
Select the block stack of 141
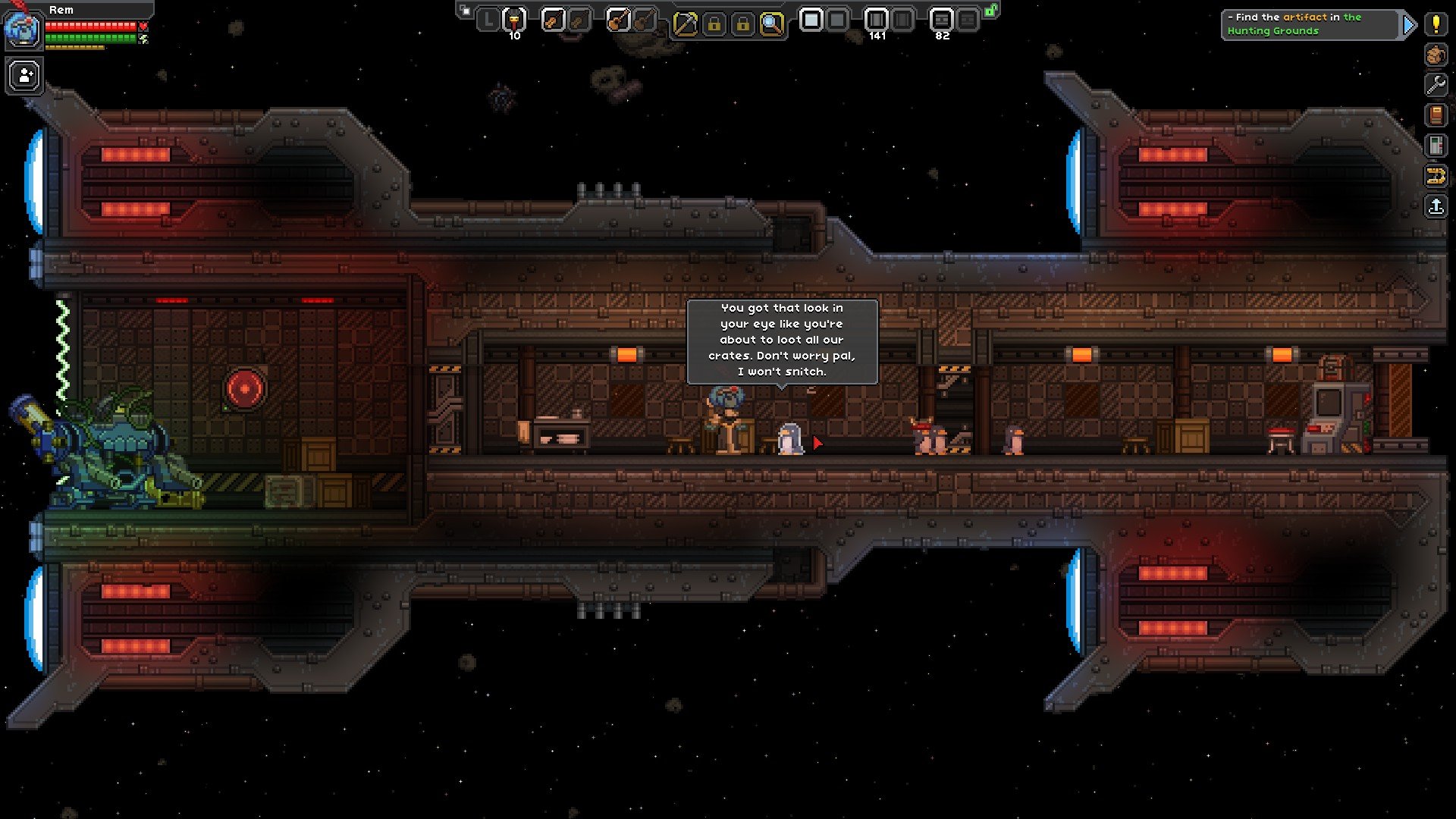coord(876,20)
